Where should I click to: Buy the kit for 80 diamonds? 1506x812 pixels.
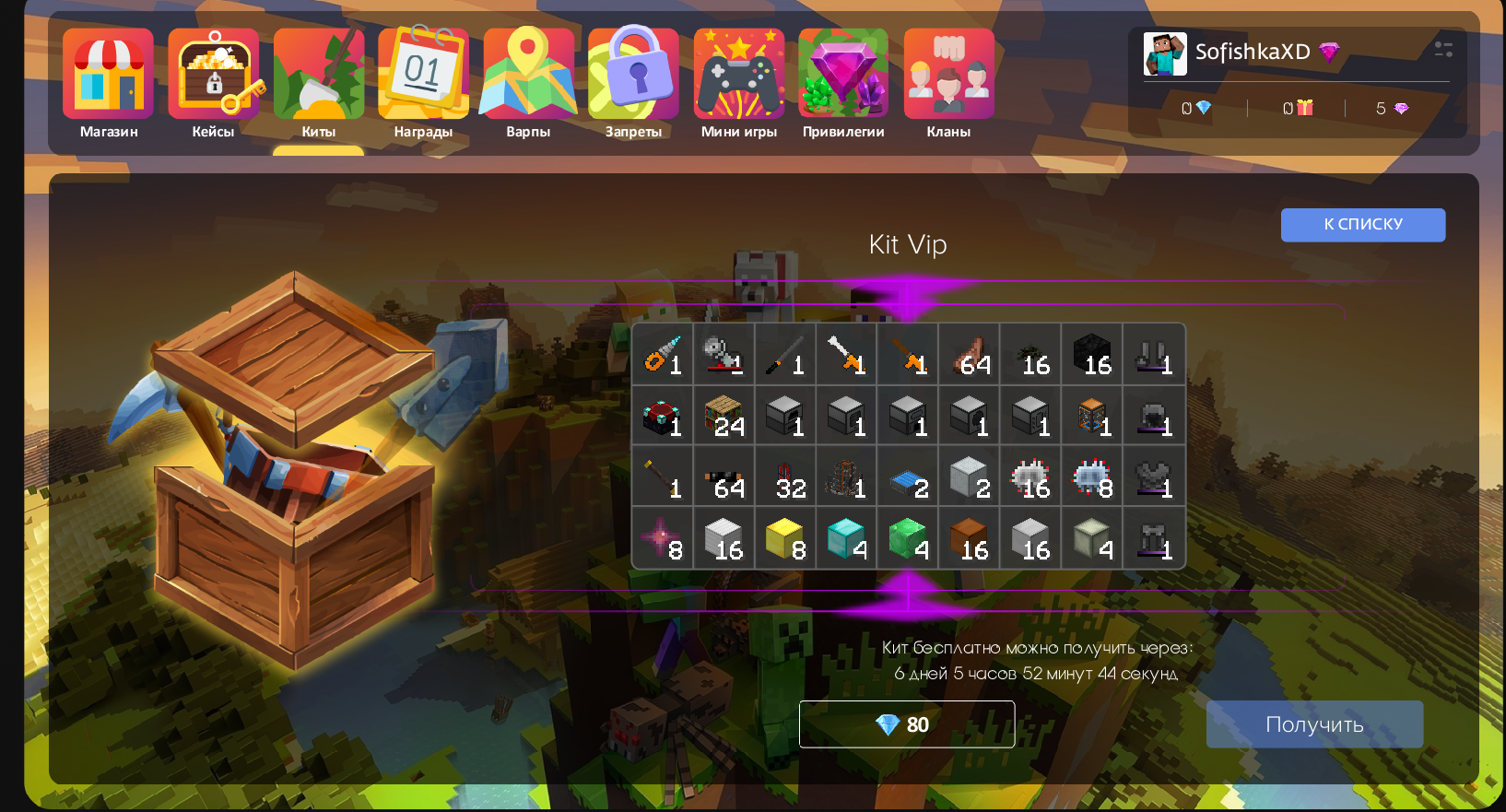click(906, 724)
